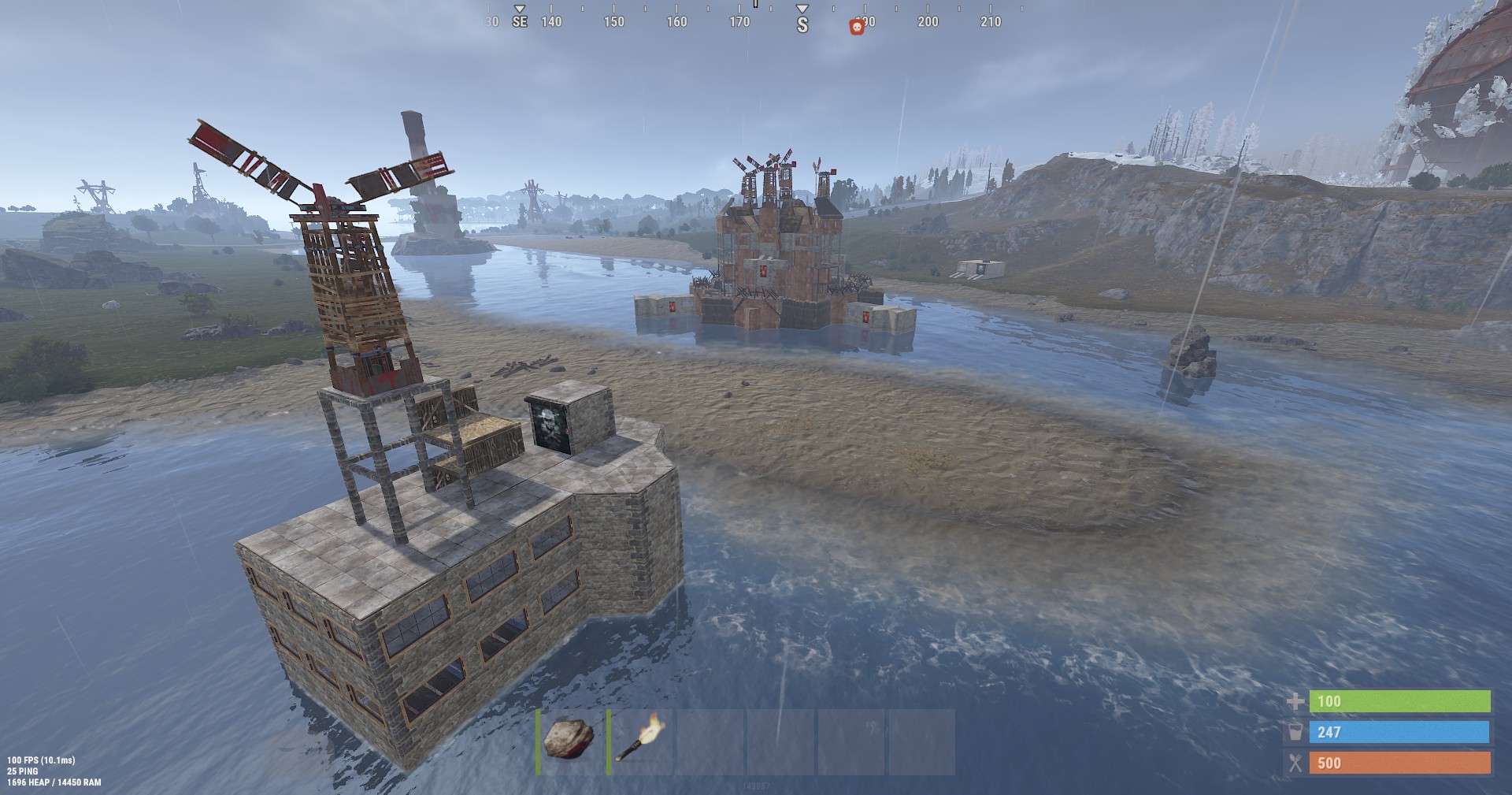Click the SE compass direction marker
The image size is (1512, 795).
click(x=519, y=23)
